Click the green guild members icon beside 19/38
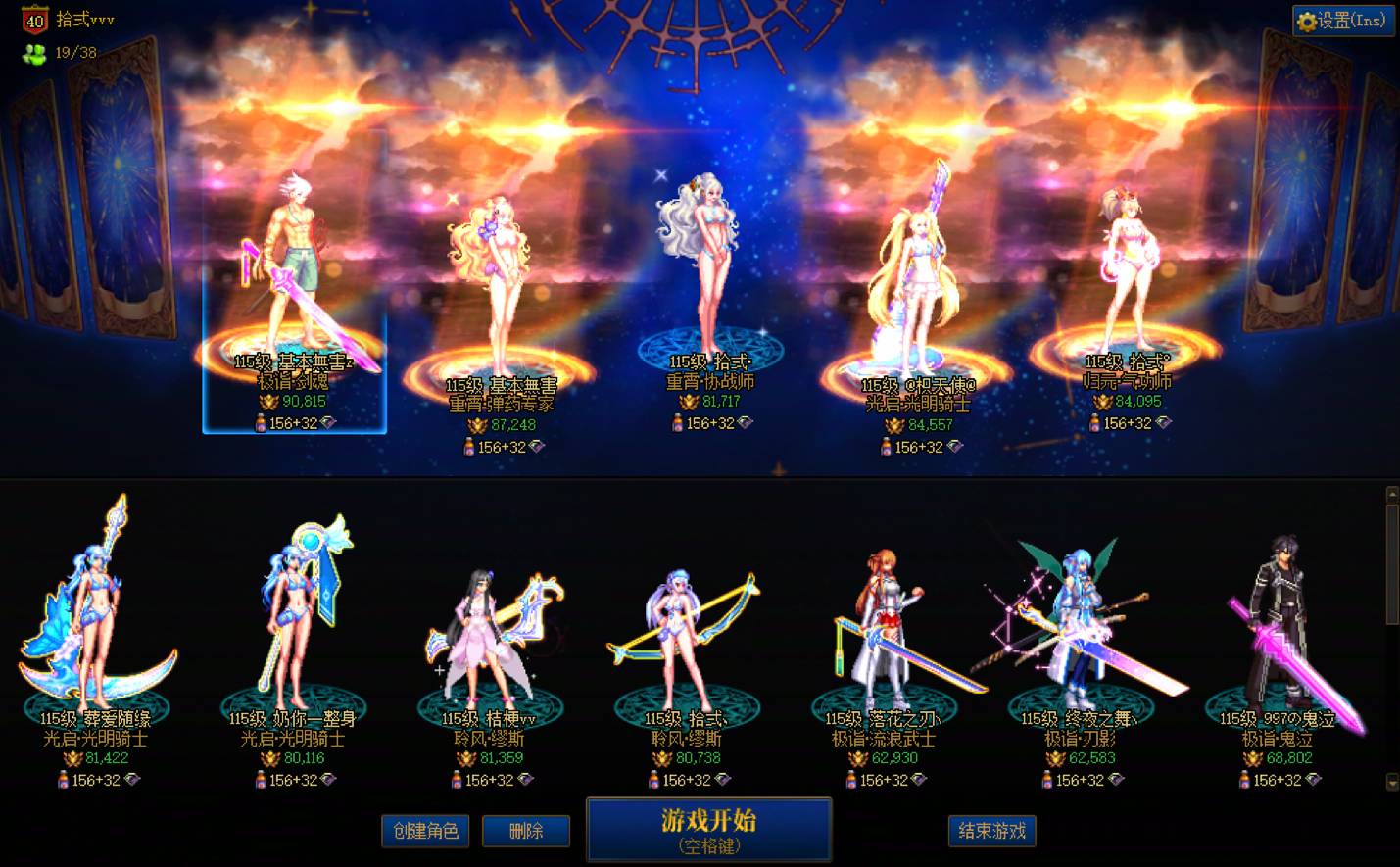 coord(33,55)
